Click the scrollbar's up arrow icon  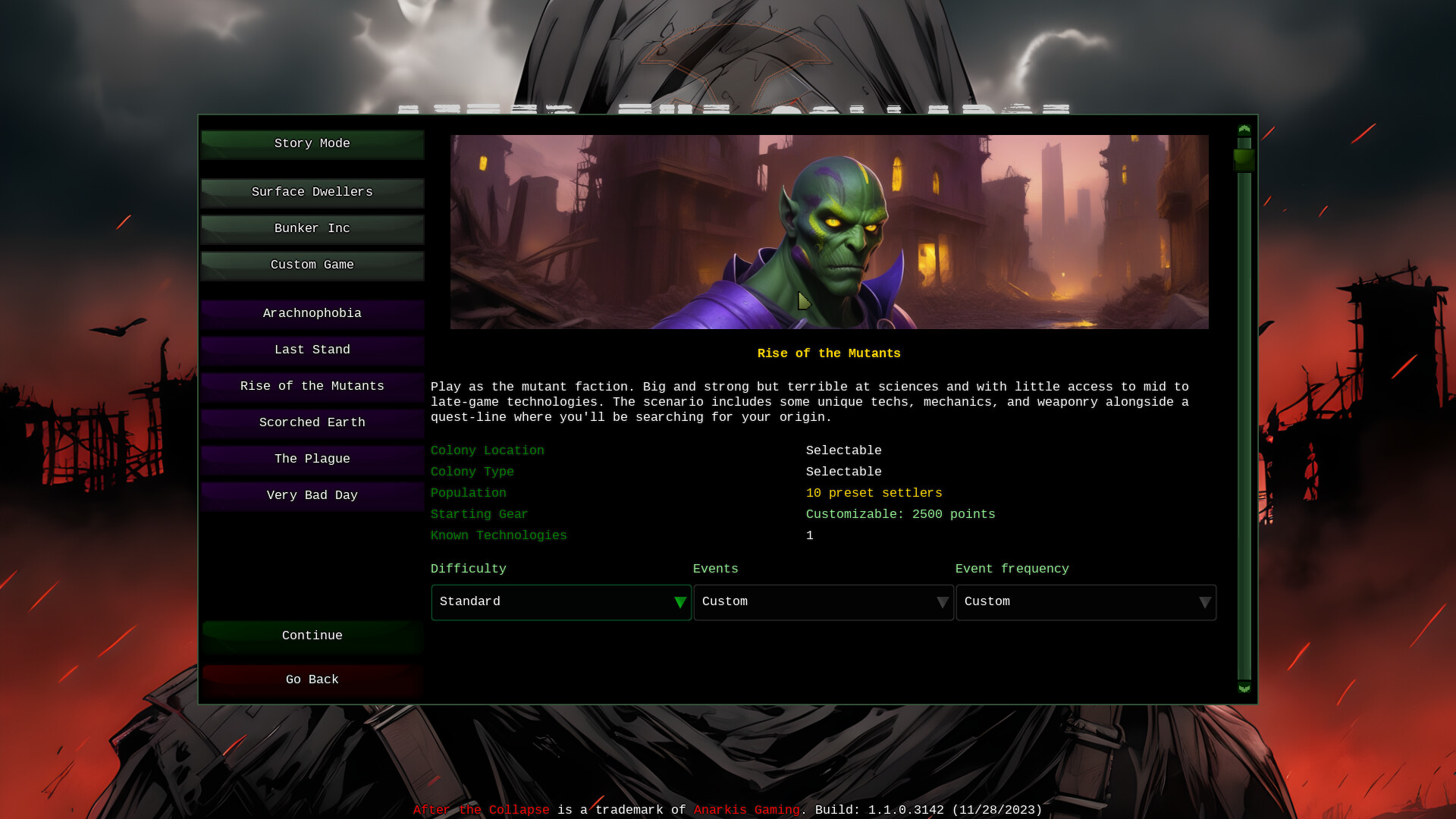point(1243,130)
